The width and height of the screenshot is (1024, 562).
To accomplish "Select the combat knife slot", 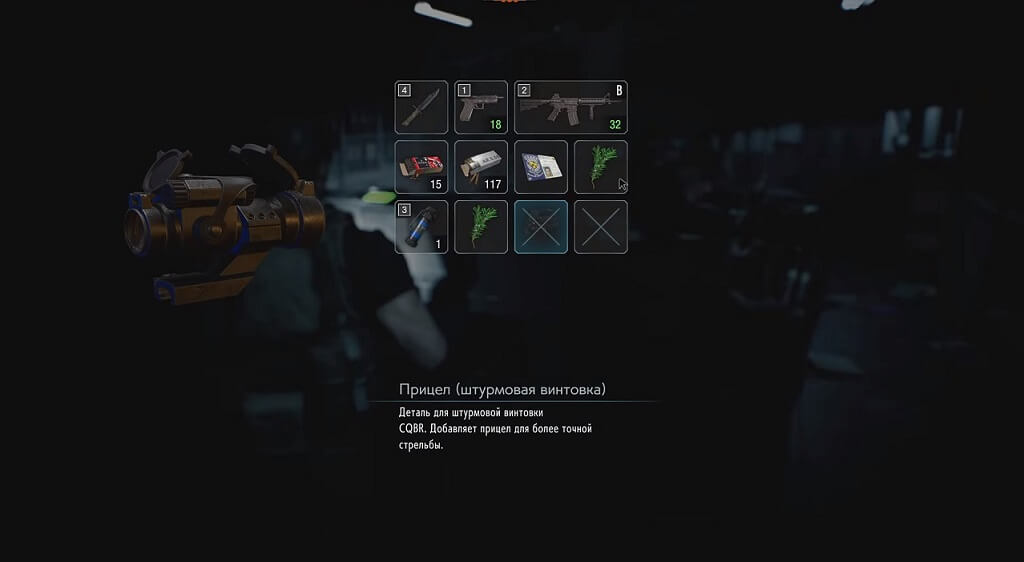I will tap(421, 107).
